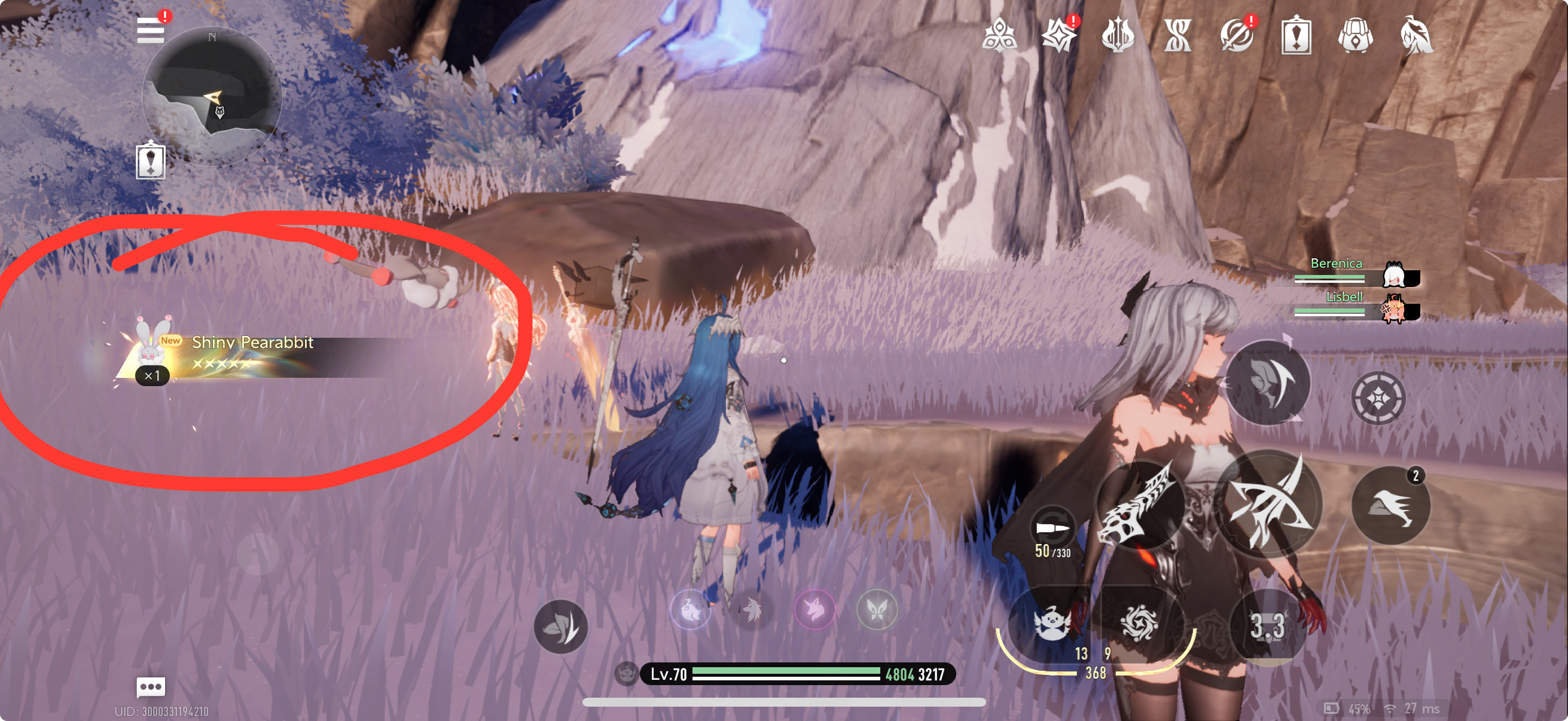Tap the bullet reload button

pos(1052,528)
